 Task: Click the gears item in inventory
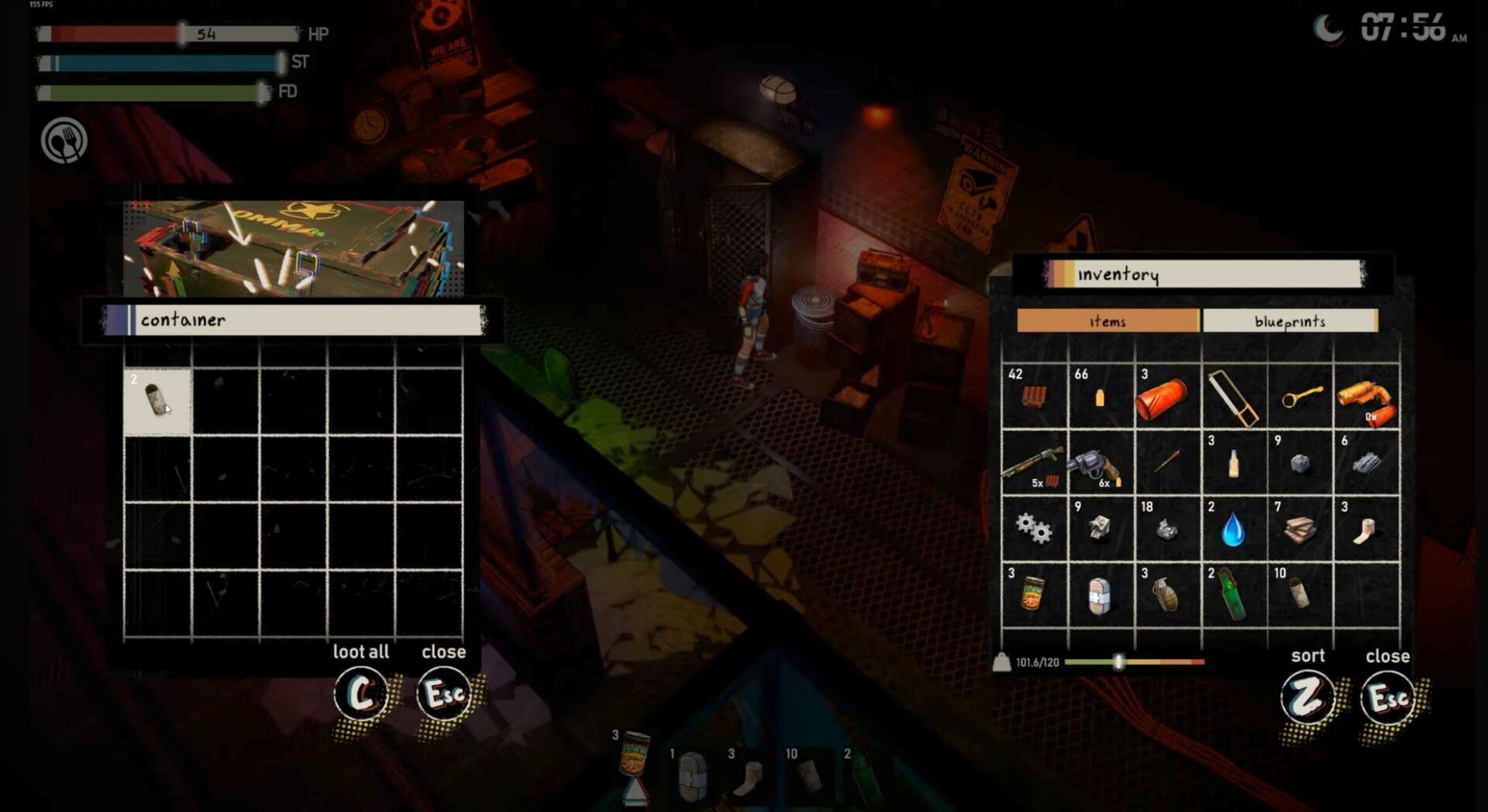click(1035, 529)
